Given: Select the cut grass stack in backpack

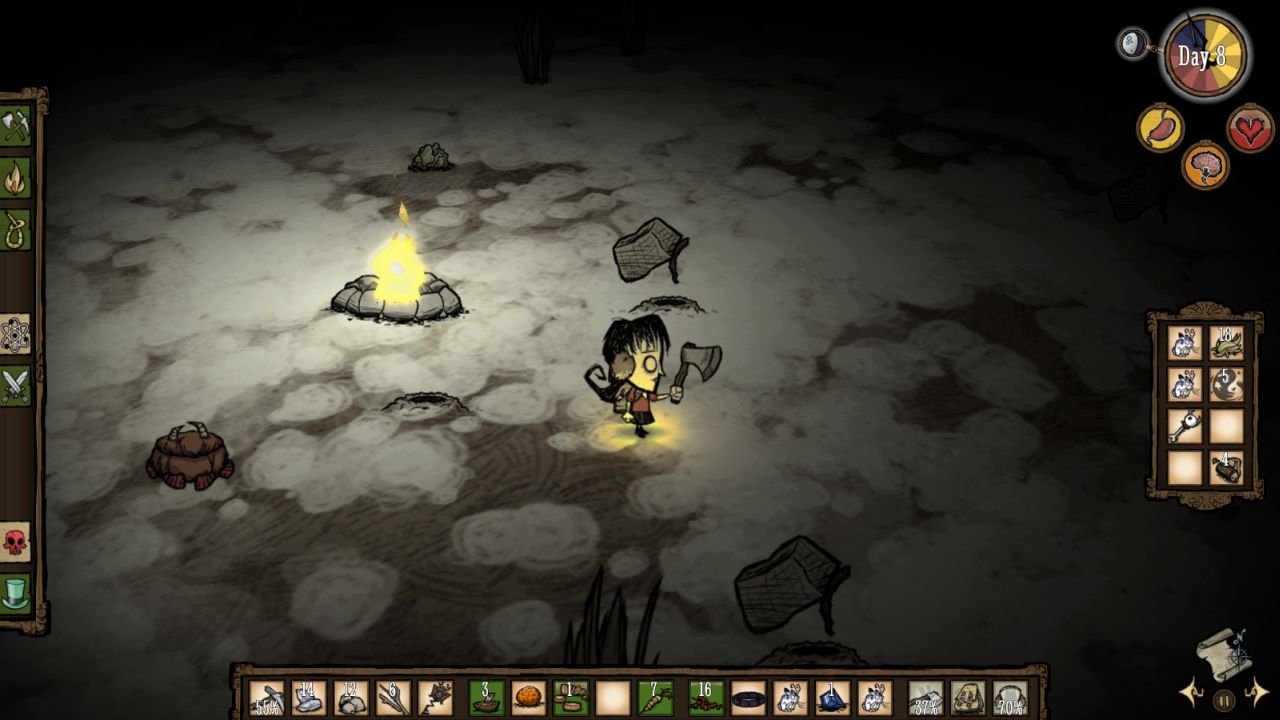Looking at the screenshot, I should coord(1226,343).
